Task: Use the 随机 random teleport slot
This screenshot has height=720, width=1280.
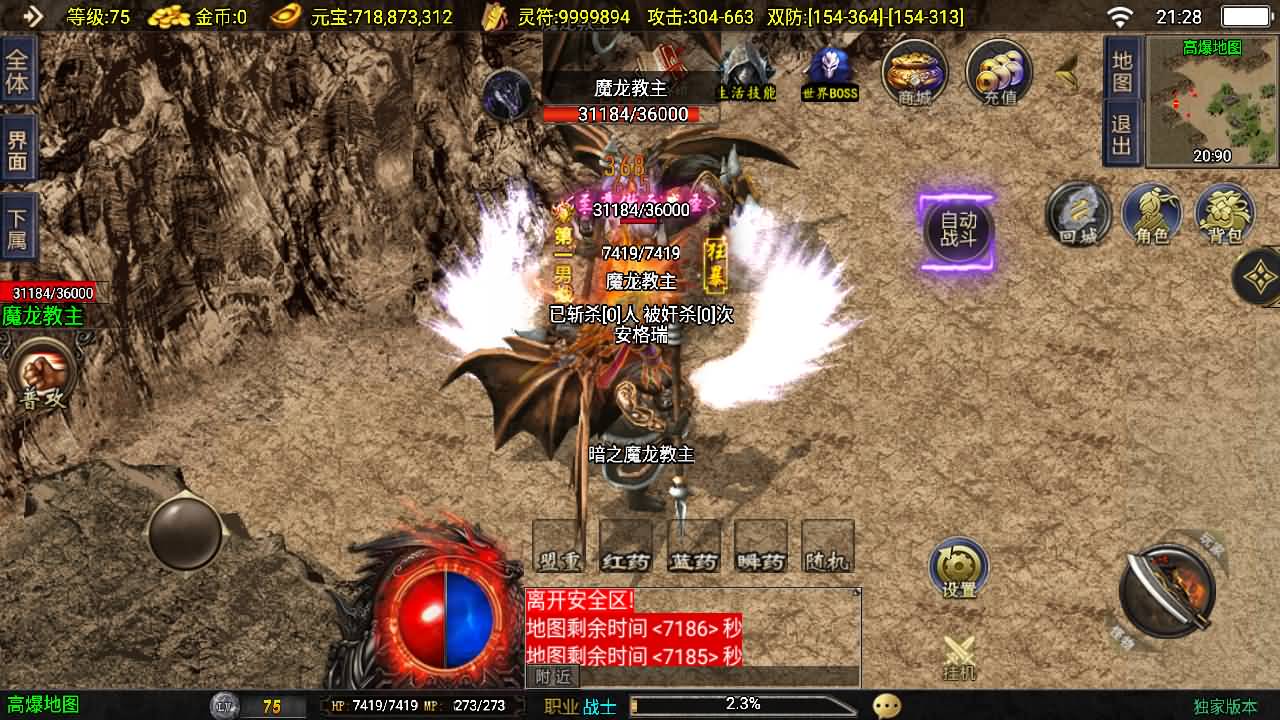Action: [828, 547]
